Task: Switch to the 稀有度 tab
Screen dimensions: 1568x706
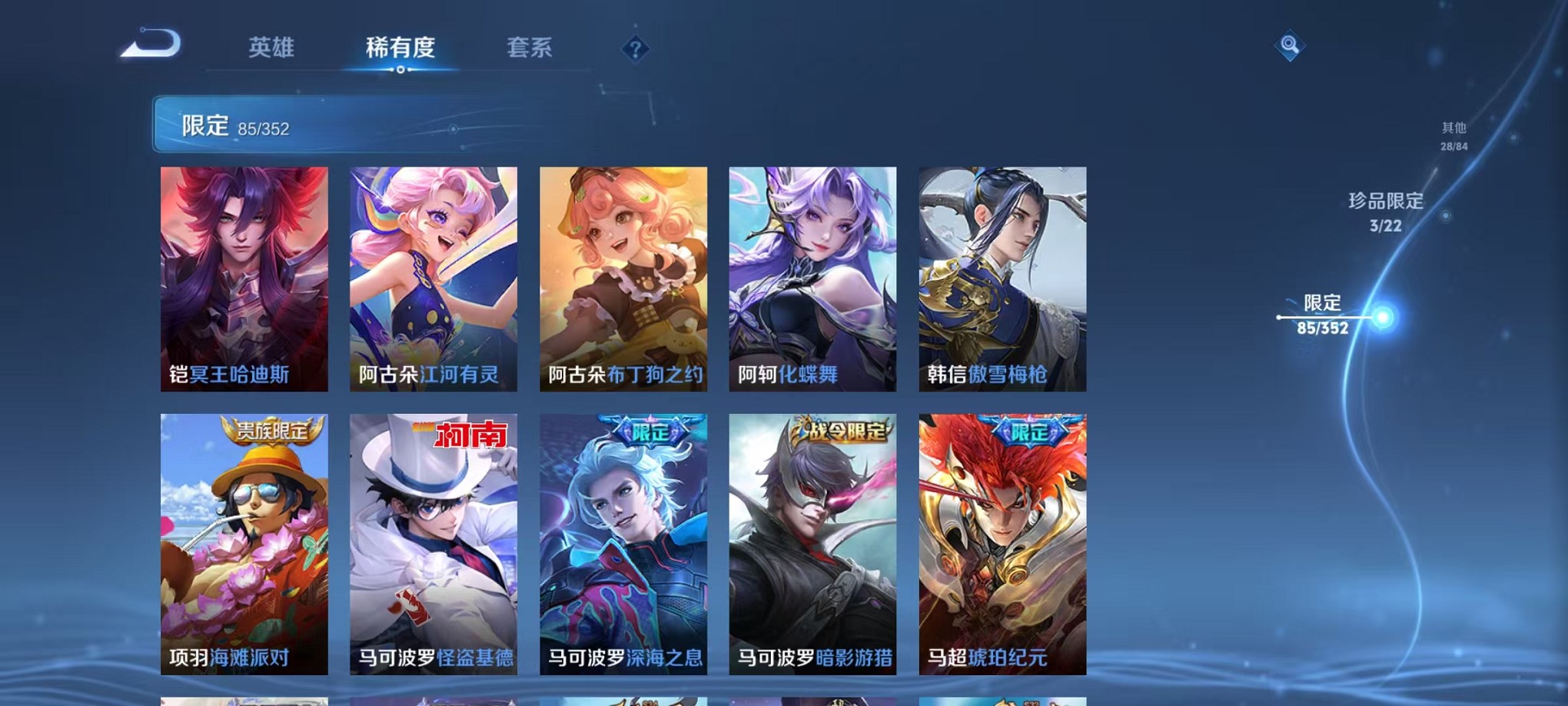Action: 400,48
